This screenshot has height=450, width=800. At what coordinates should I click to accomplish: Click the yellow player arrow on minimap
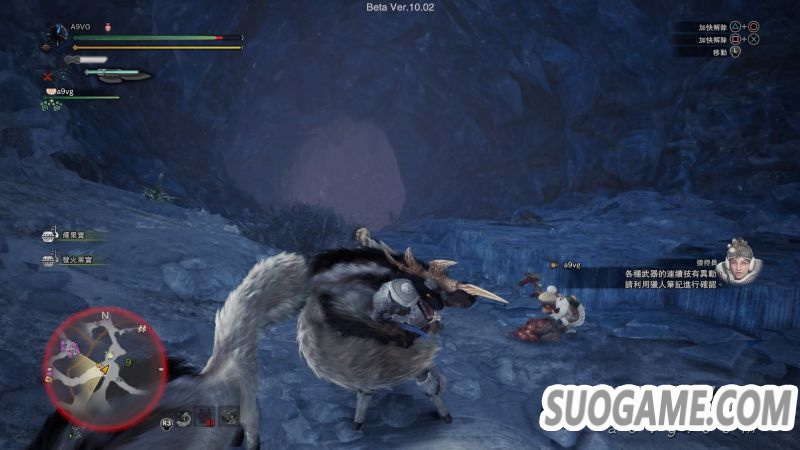102,369
